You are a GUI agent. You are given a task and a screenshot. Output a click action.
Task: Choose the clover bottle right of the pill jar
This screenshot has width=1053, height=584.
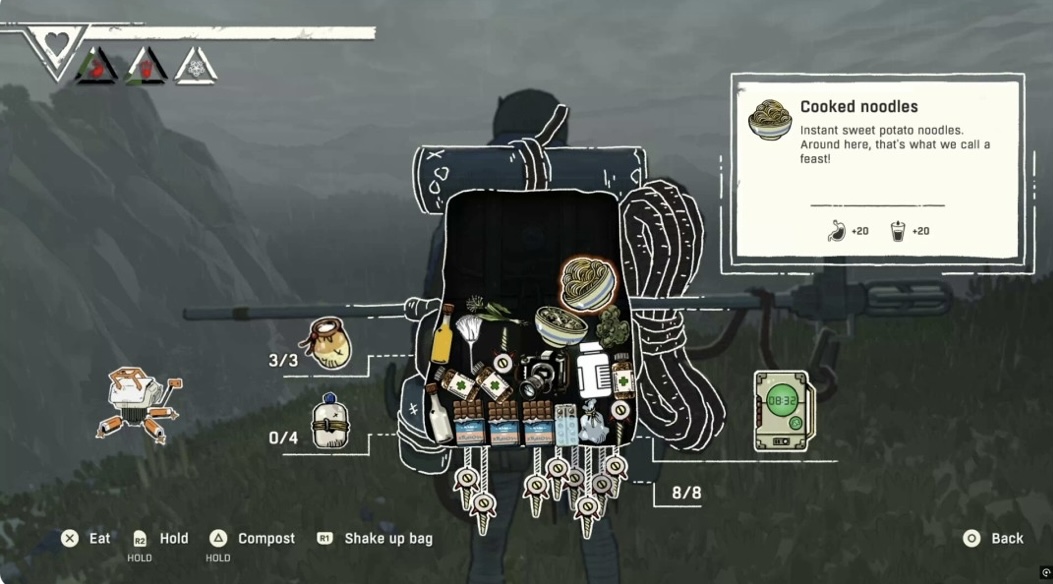tap(623, 375)
